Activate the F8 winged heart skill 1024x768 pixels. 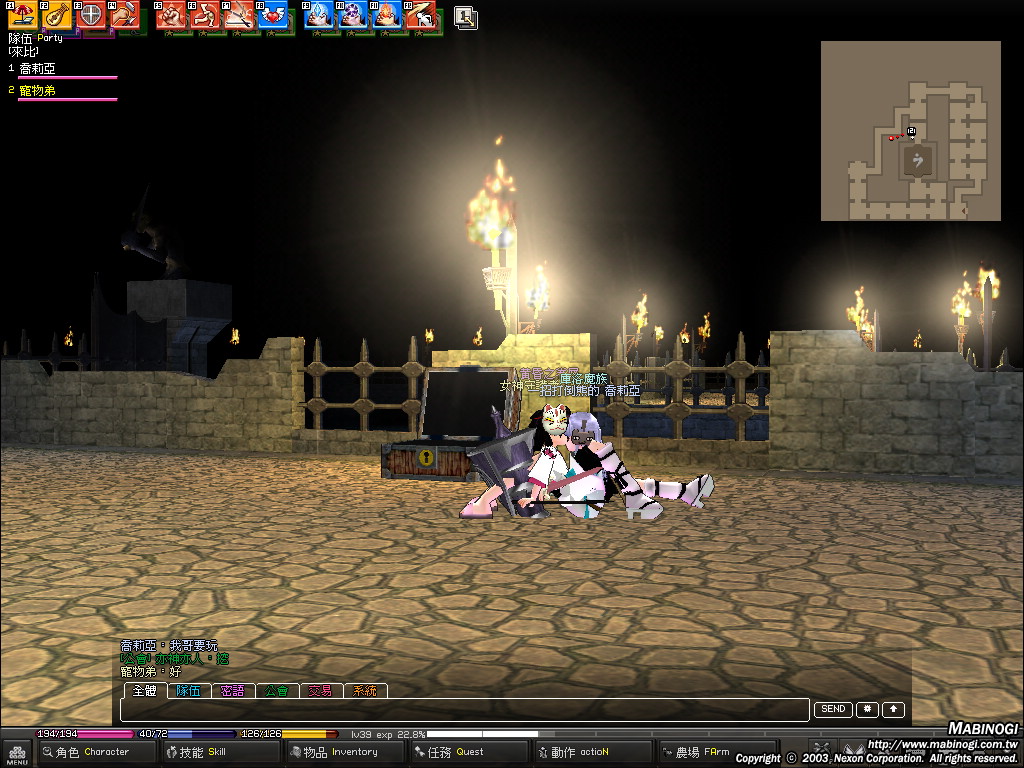(271, 14)
